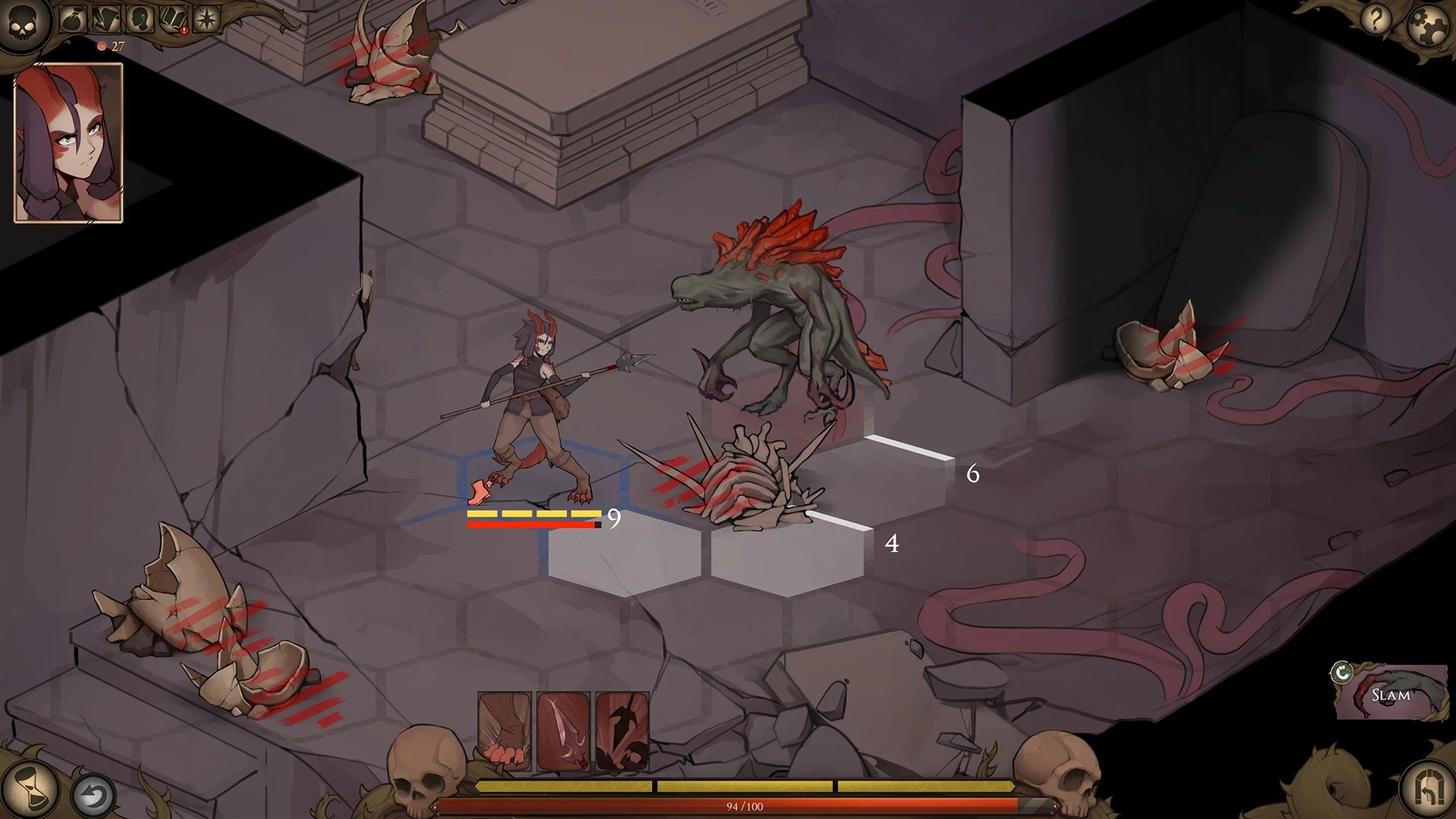The width and height of the screenshot is (1456, 819).
Task: Open the character head silhouette icon
Action: coord(140,19)
